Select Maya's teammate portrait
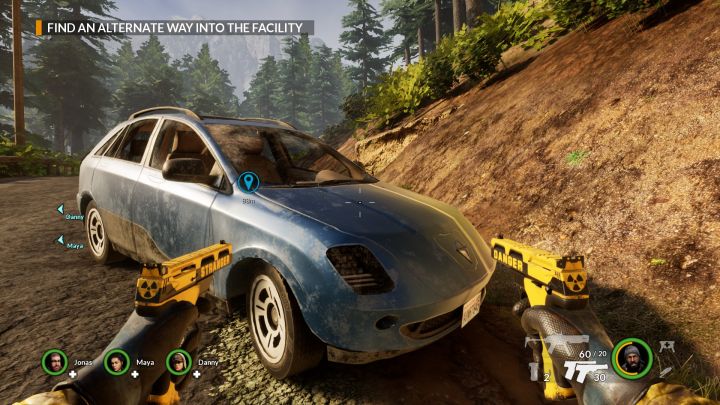This screenshot has height=405, width=720. coord(116,361)
